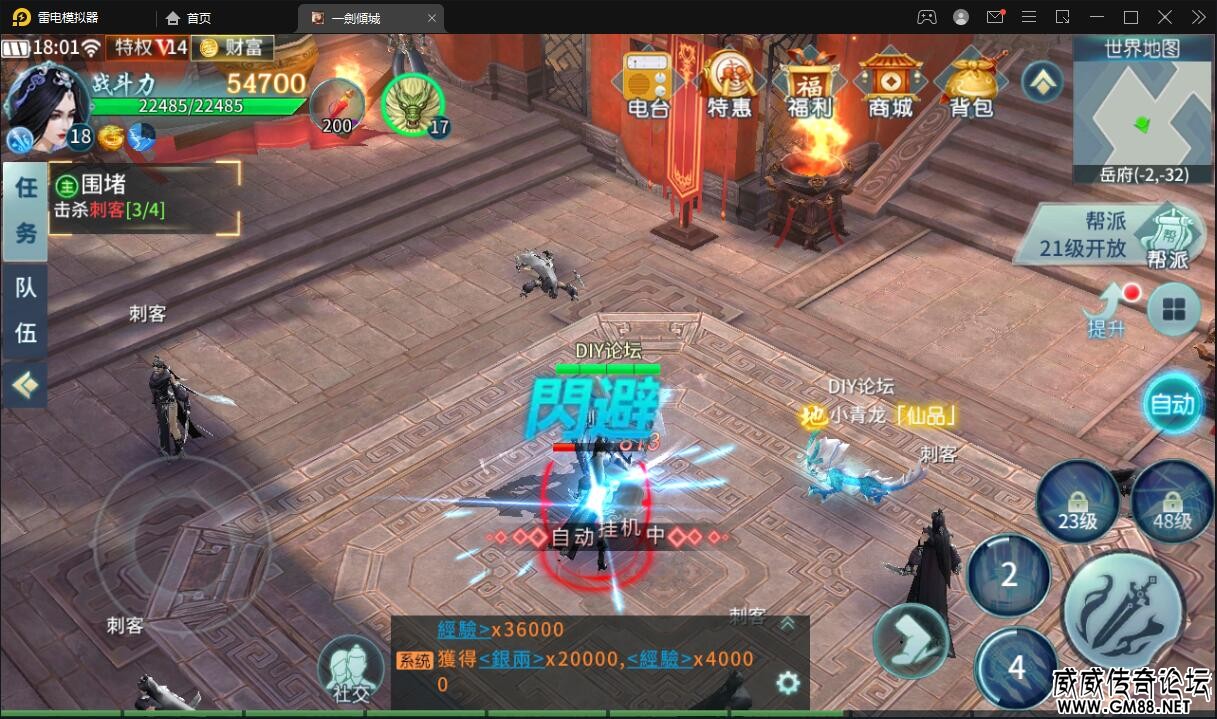Open the 社交 social menu

[x=351, y=669]
